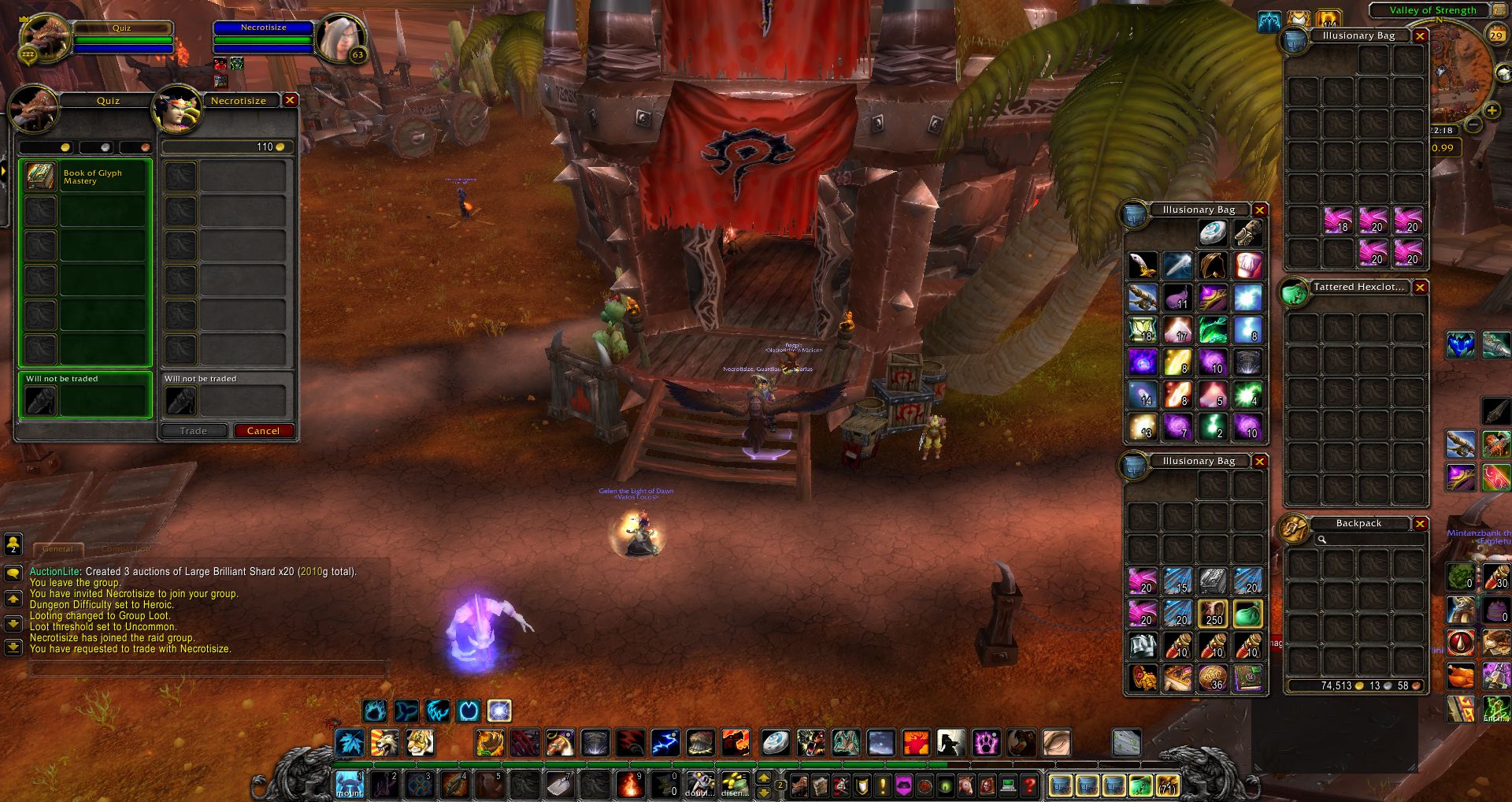The height and width of the screenshot is (802, 1512).
Task: Select the Quiz player portrait
Action: point(45,38)
